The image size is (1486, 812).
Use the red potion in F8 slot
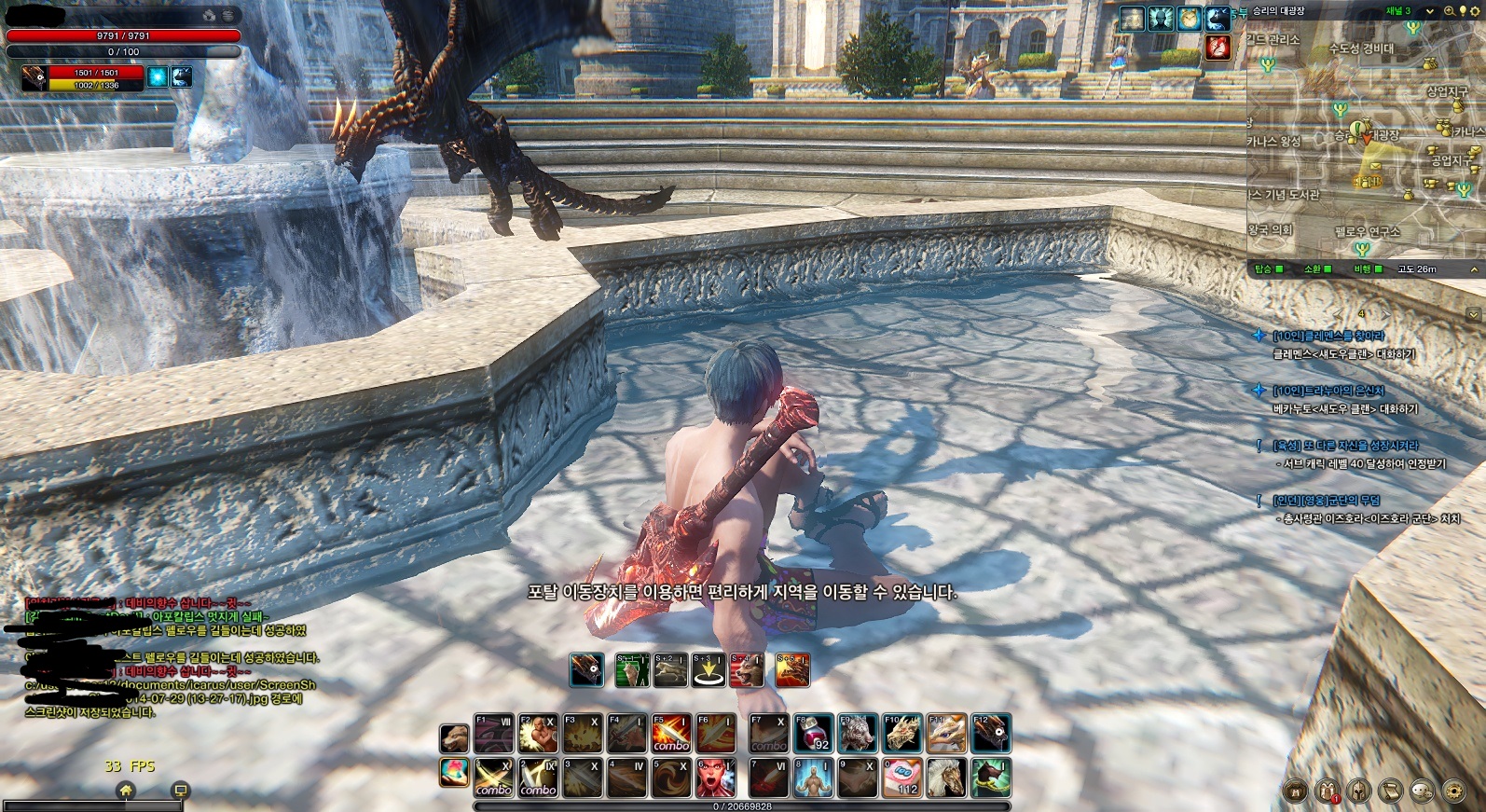(812, 734)
